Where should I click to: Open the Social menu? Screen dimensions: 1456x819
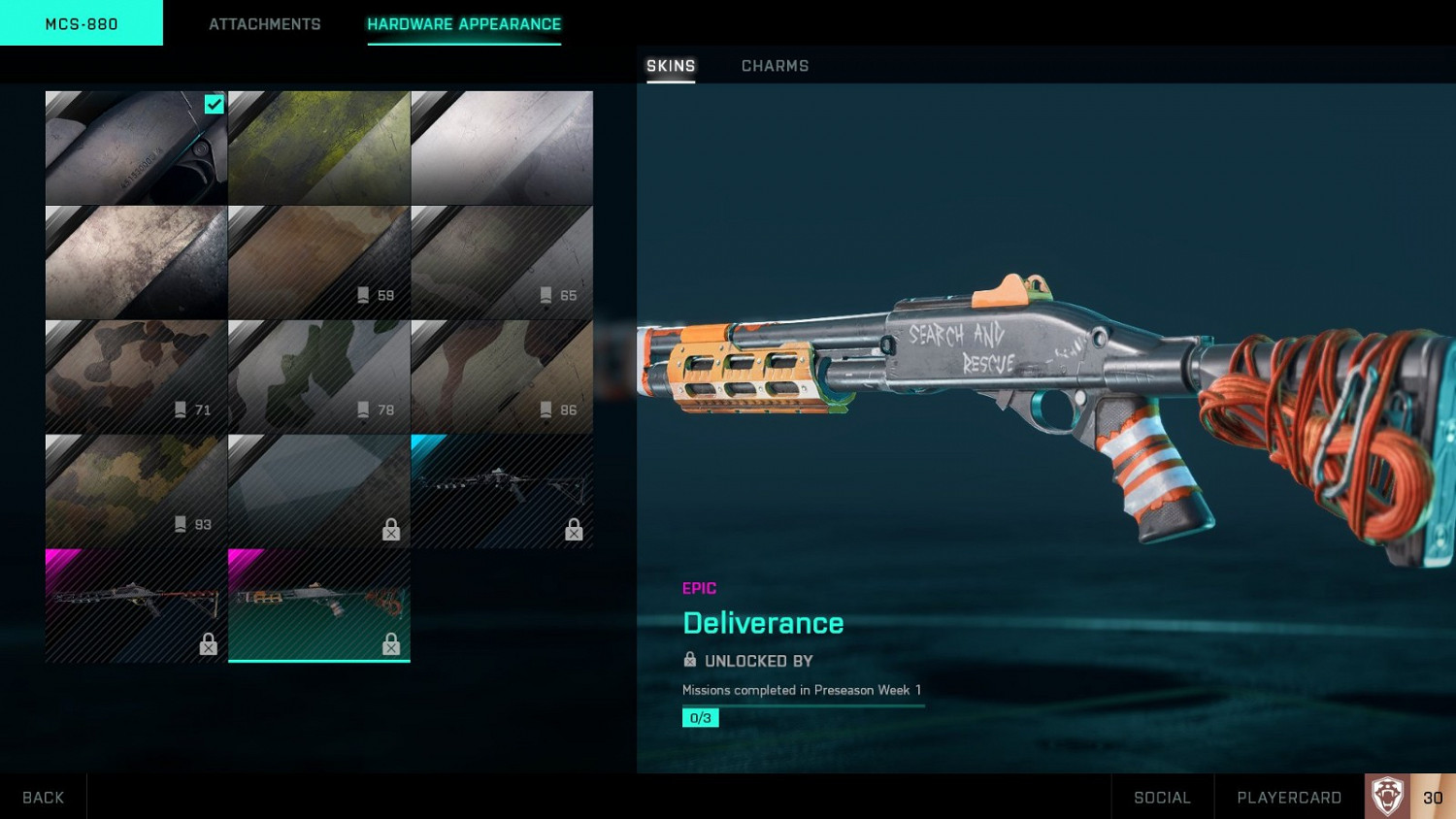click(x=1162, y=797)
